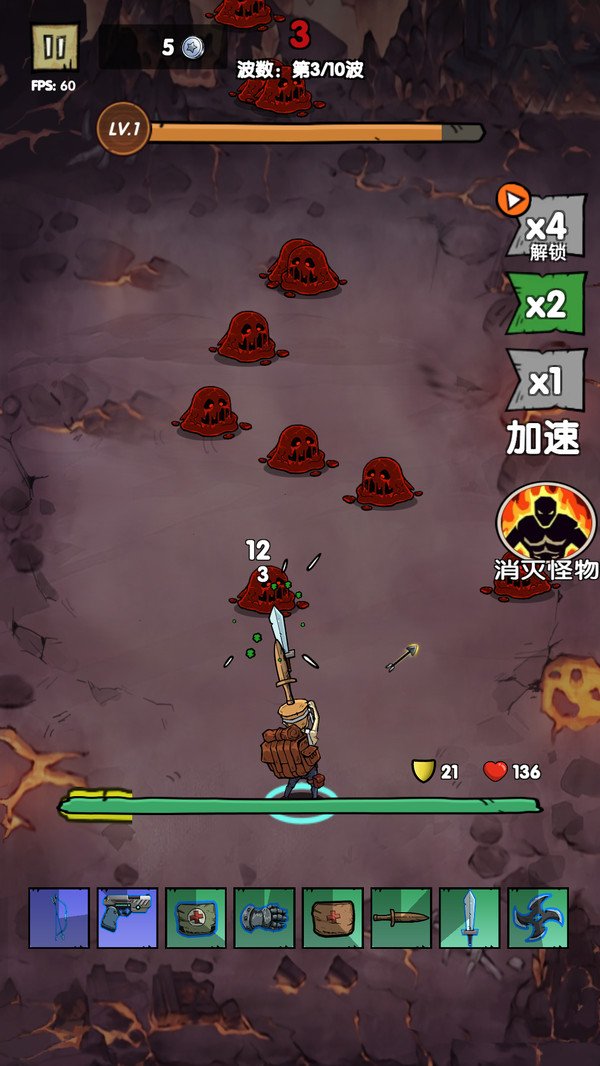Set game speed to x1

[545, 381]
